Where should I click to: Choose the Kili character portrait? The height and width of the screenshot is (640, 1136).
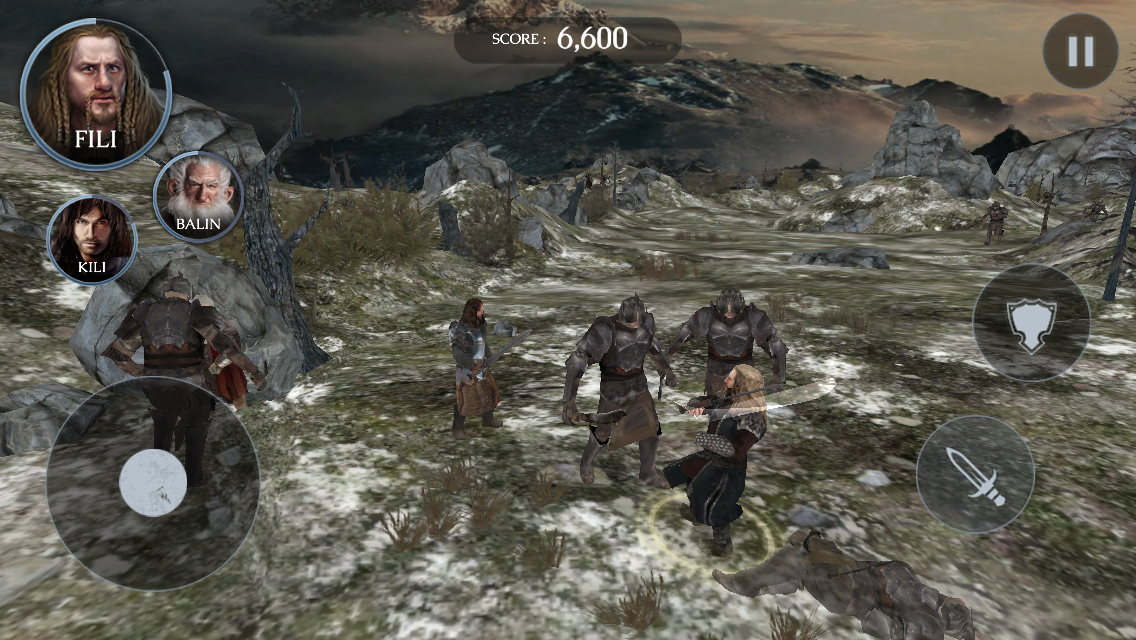click(x=91, y=240)
